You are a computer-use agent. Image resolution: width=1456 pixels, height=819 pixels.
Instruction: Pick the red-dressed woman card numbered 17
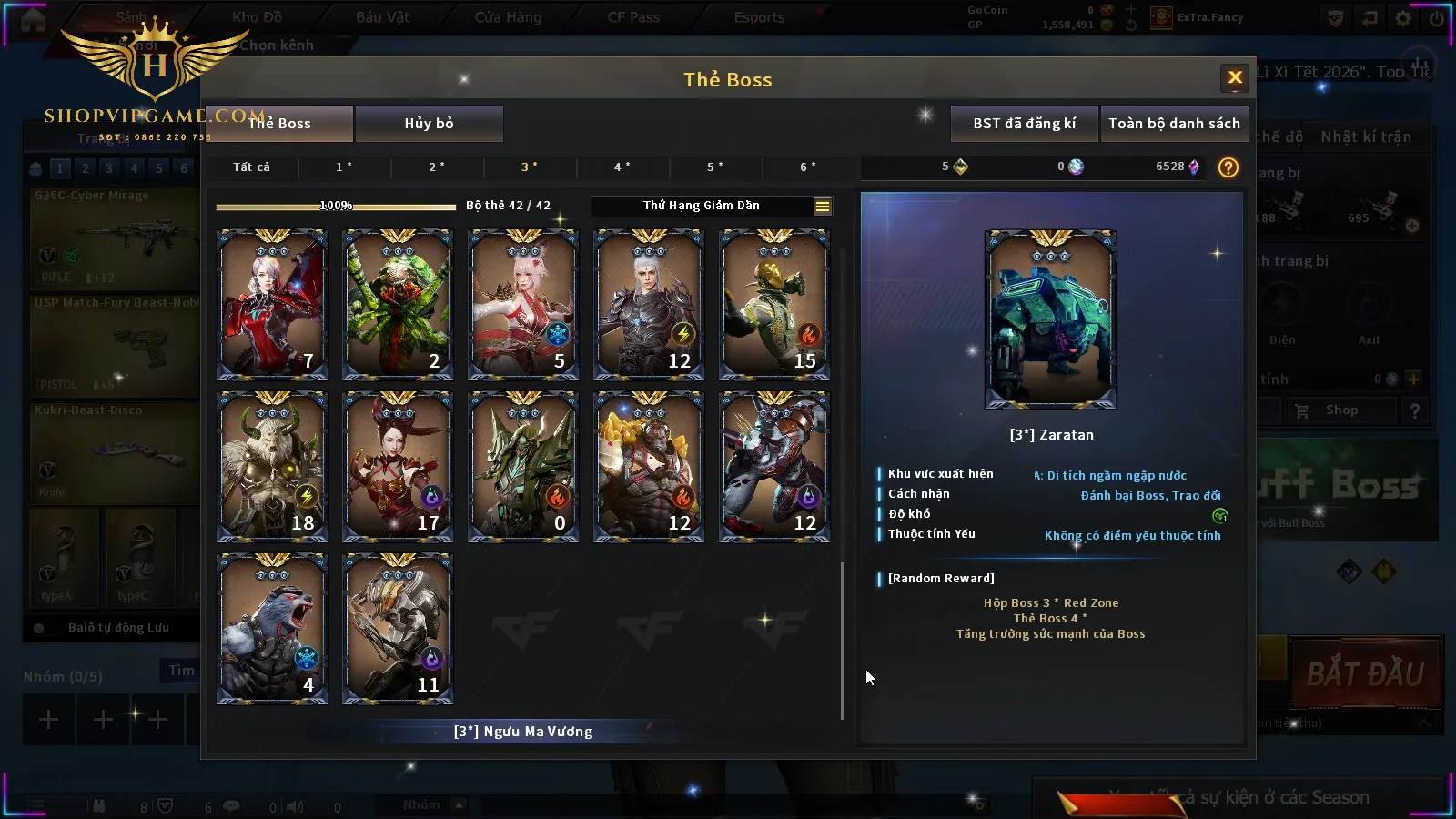(398, 467)
